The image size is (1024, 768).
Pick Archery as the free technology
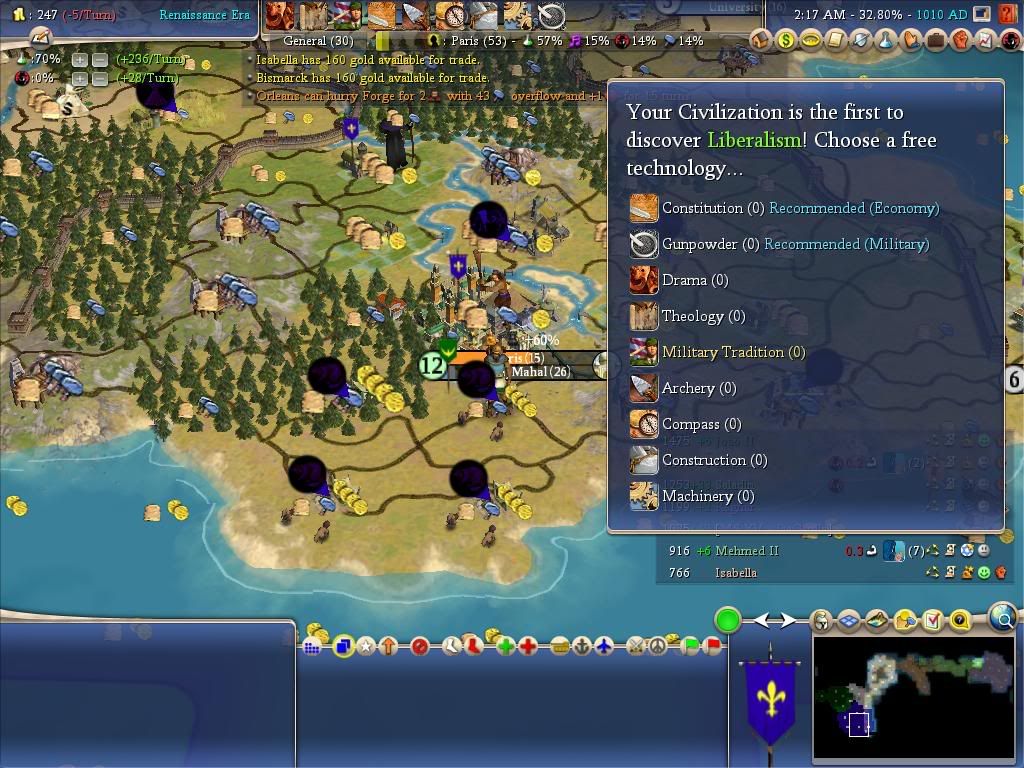(689, 388)
